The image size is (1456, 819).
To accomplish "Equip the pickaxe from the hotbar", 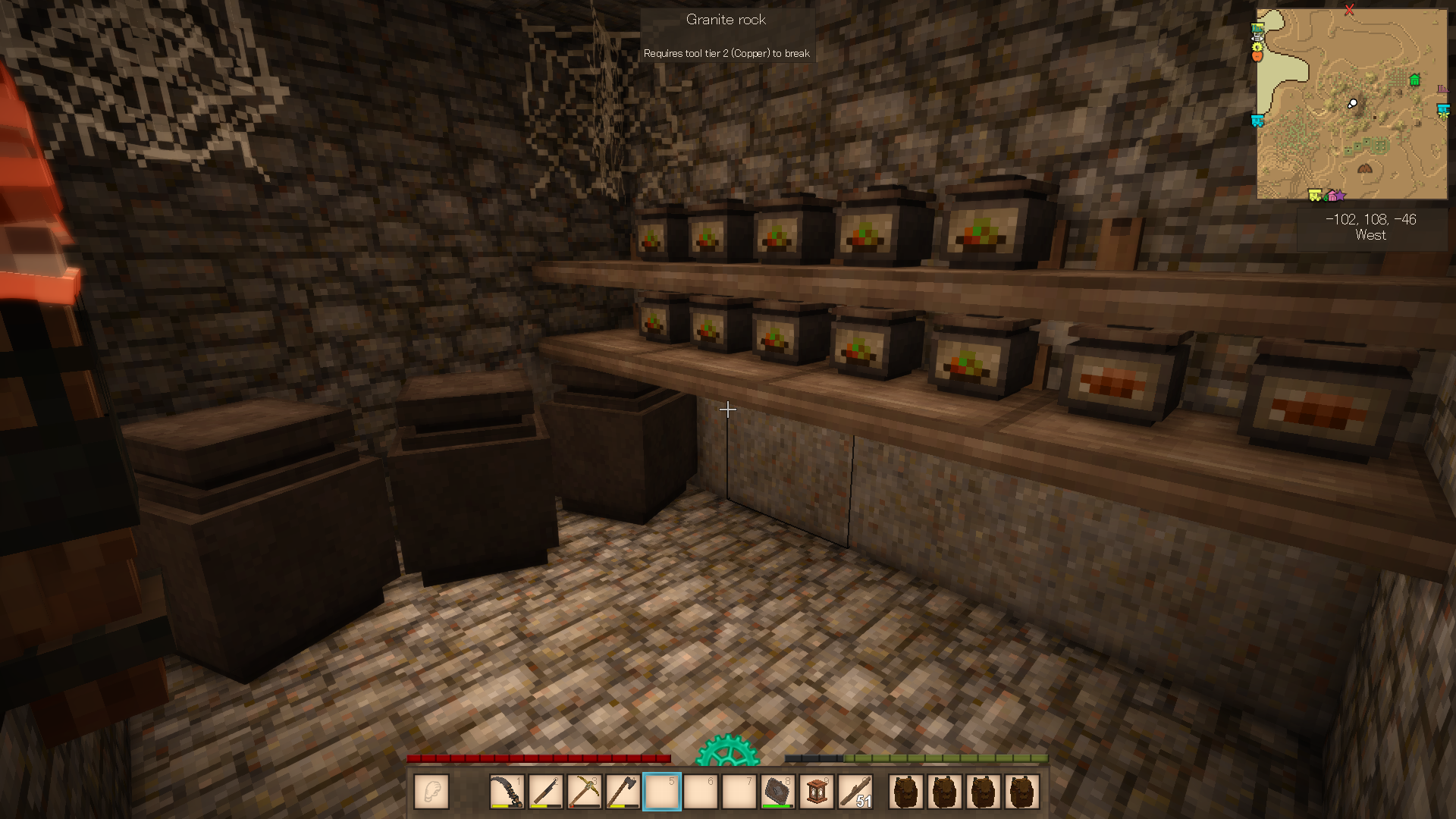I will click(x=584, y=792).
